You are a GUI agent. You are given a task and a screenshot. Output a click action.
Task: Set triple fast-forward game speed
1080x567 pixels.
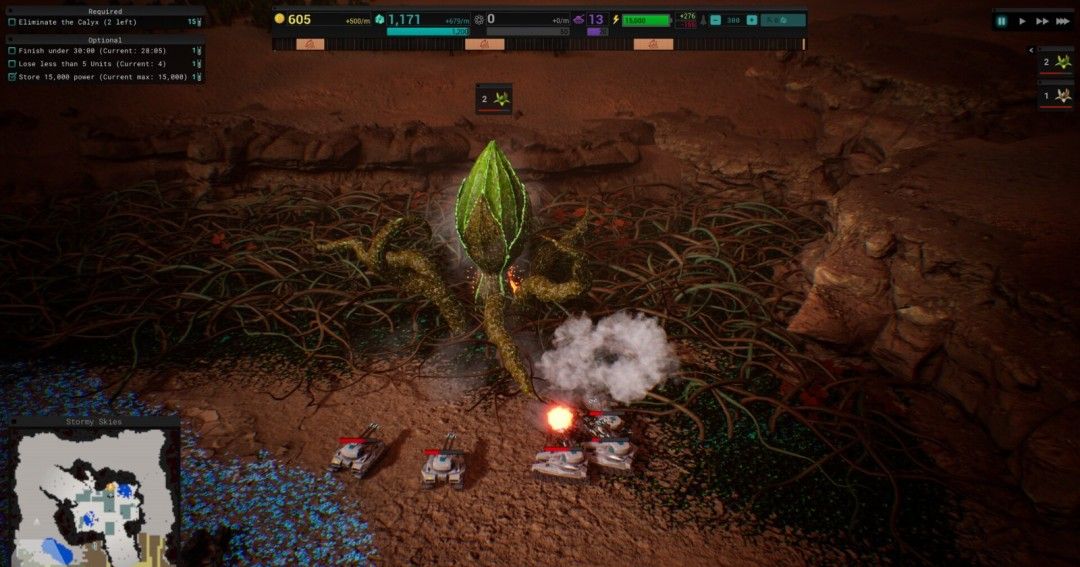coord(1063,21)
